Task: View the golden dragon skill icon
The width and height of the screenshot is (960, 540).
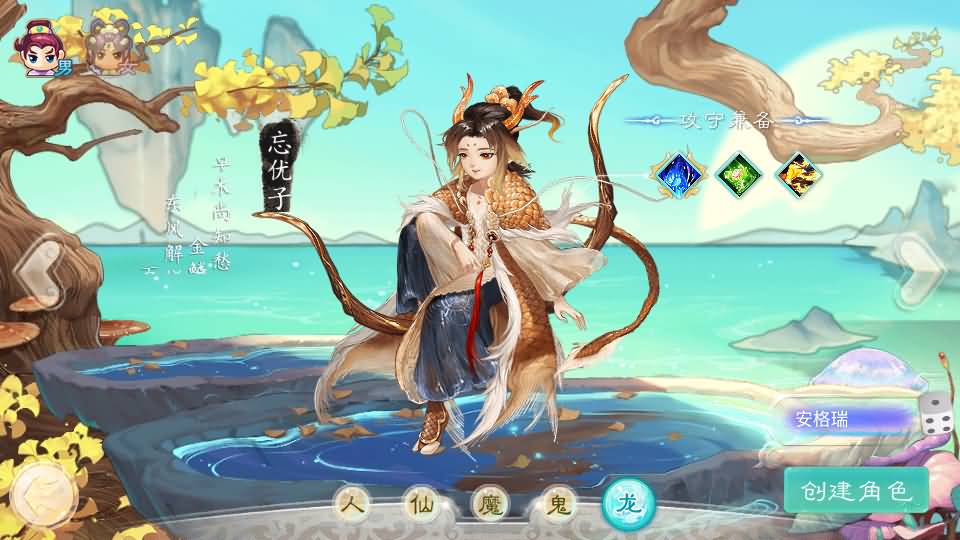Action: [799, 175]
